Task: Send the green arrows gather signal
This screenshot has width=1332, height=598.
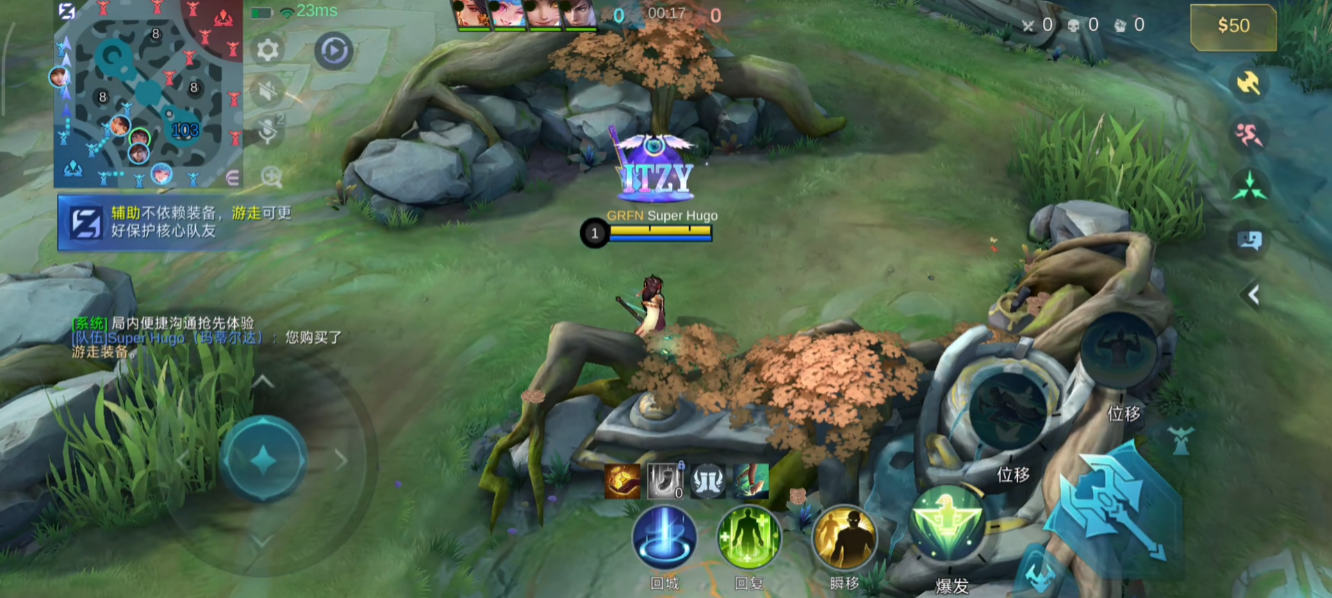Action: coord(1249,187)
